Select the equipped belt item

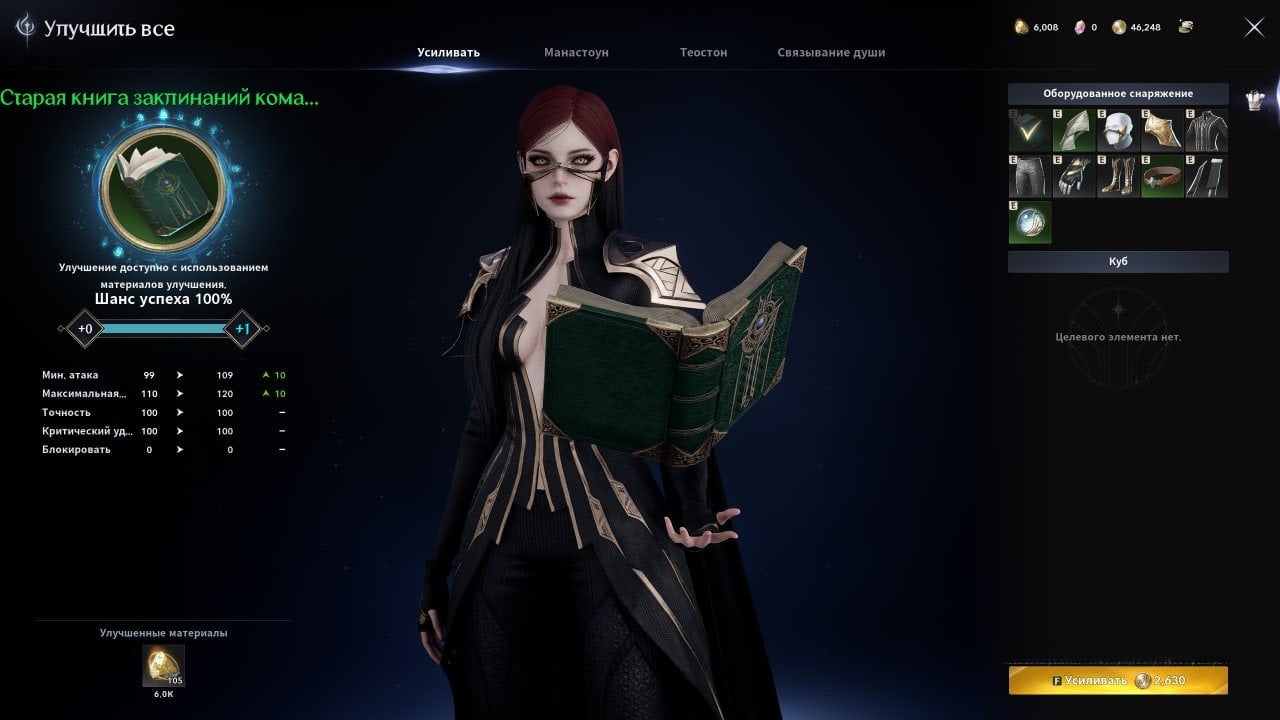[x=1162, y=175]
